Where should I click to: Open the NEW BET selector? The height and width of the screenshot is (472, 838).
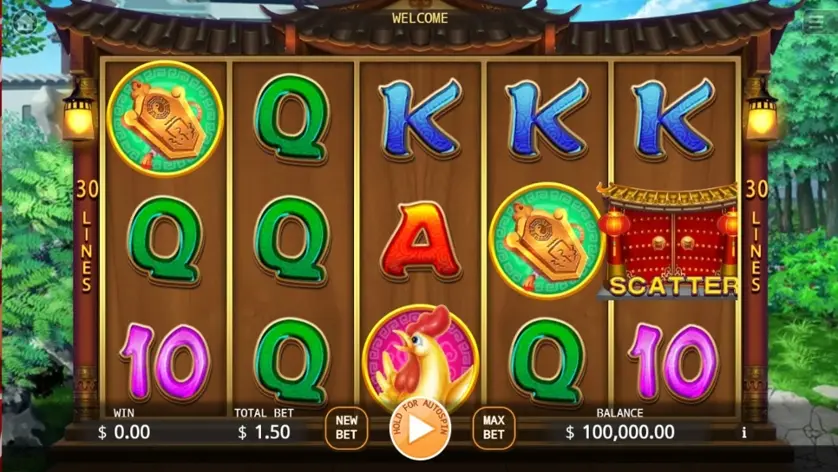(x=346, y=428)
